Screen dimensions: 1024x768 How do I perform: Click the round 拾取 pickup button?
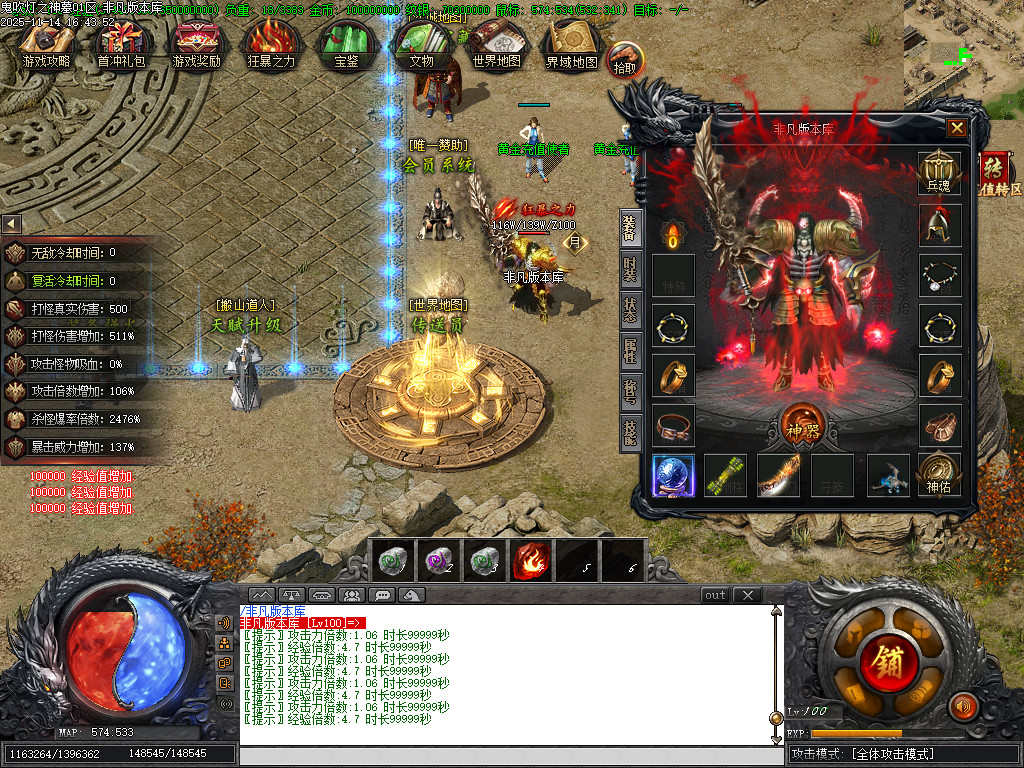pos(625,60)
